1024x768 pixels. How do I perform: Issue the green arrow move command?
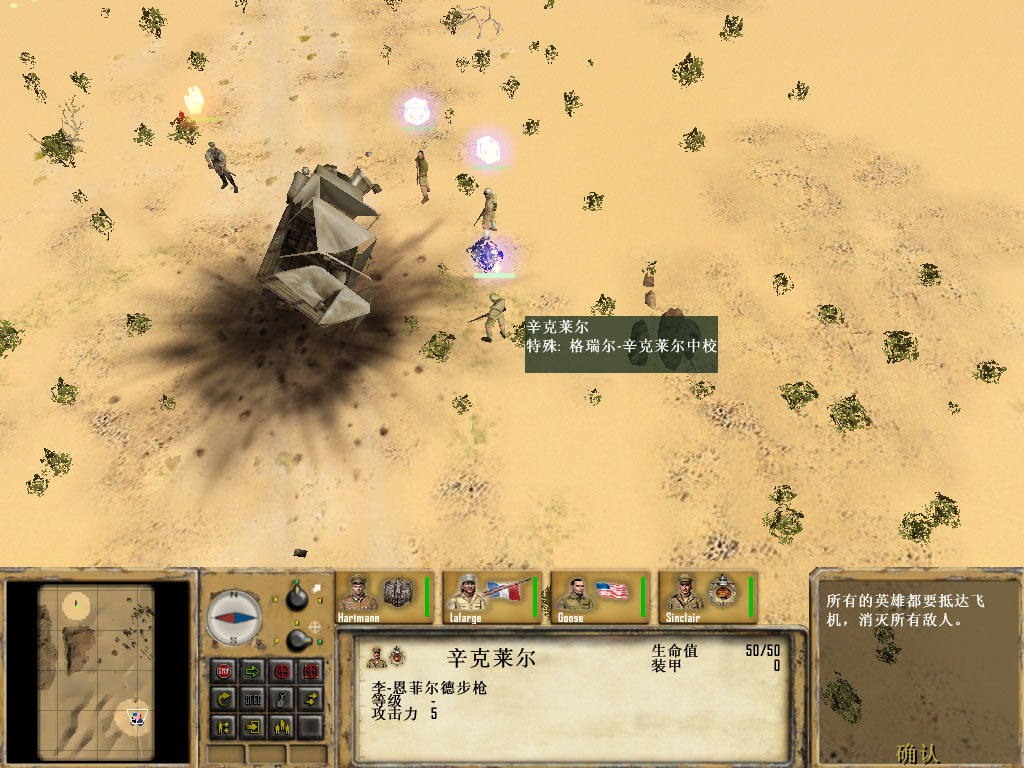(x=253, y=670)
